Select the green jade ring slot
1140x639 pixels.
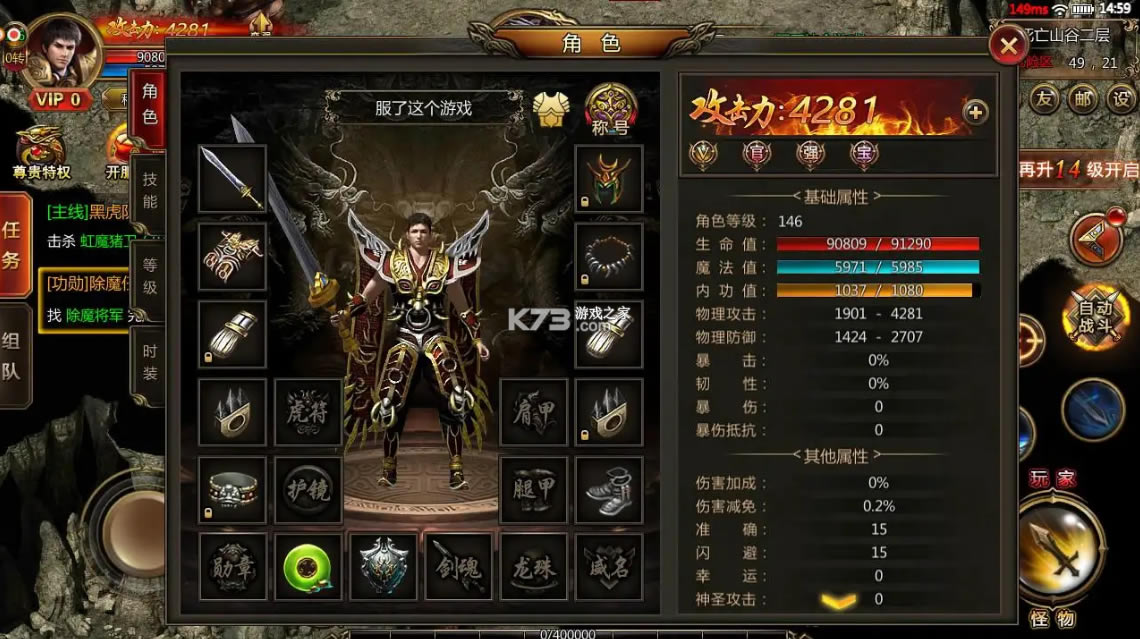(309, 566)
